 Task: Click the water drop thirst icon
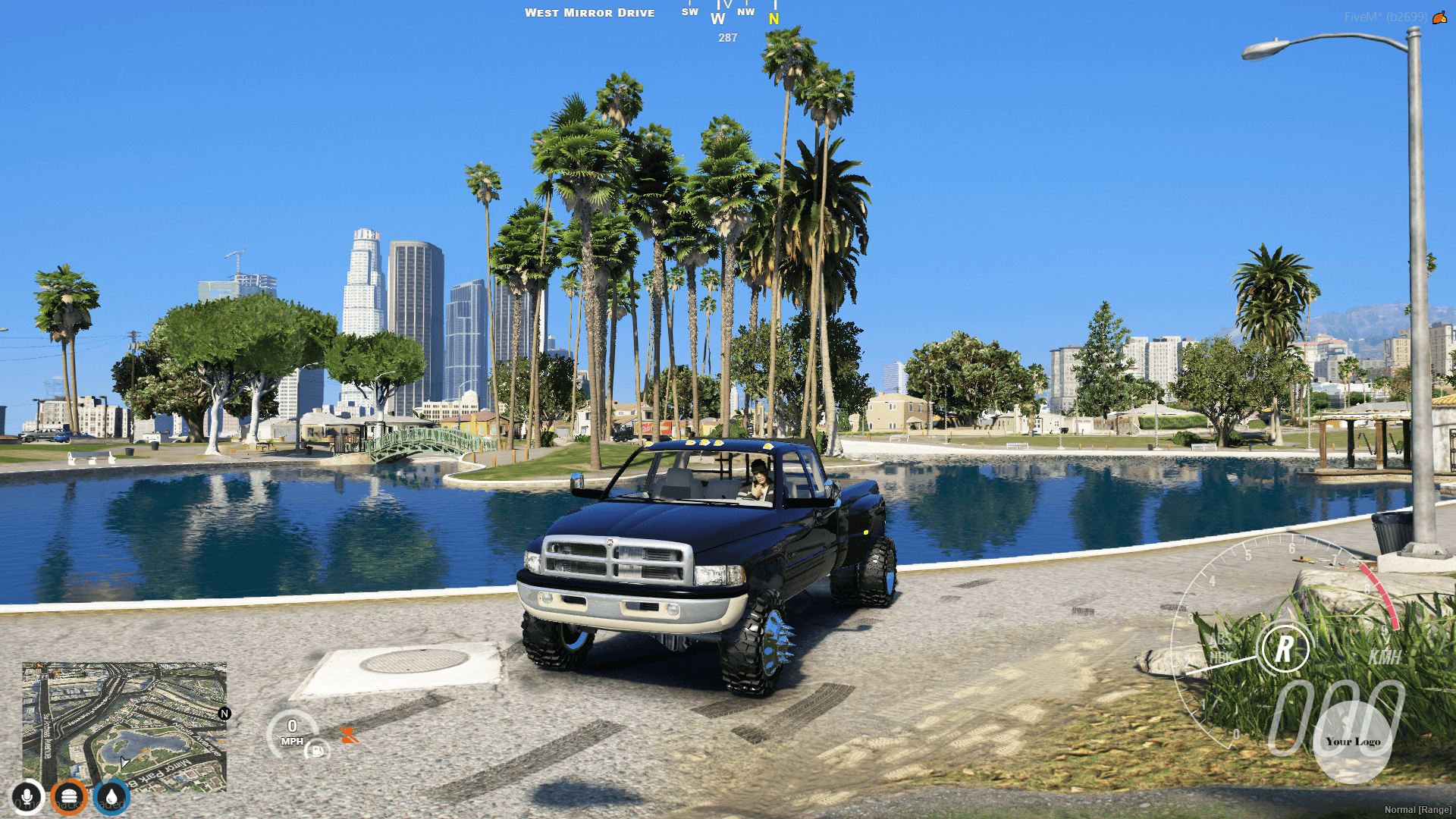(111, 795)
